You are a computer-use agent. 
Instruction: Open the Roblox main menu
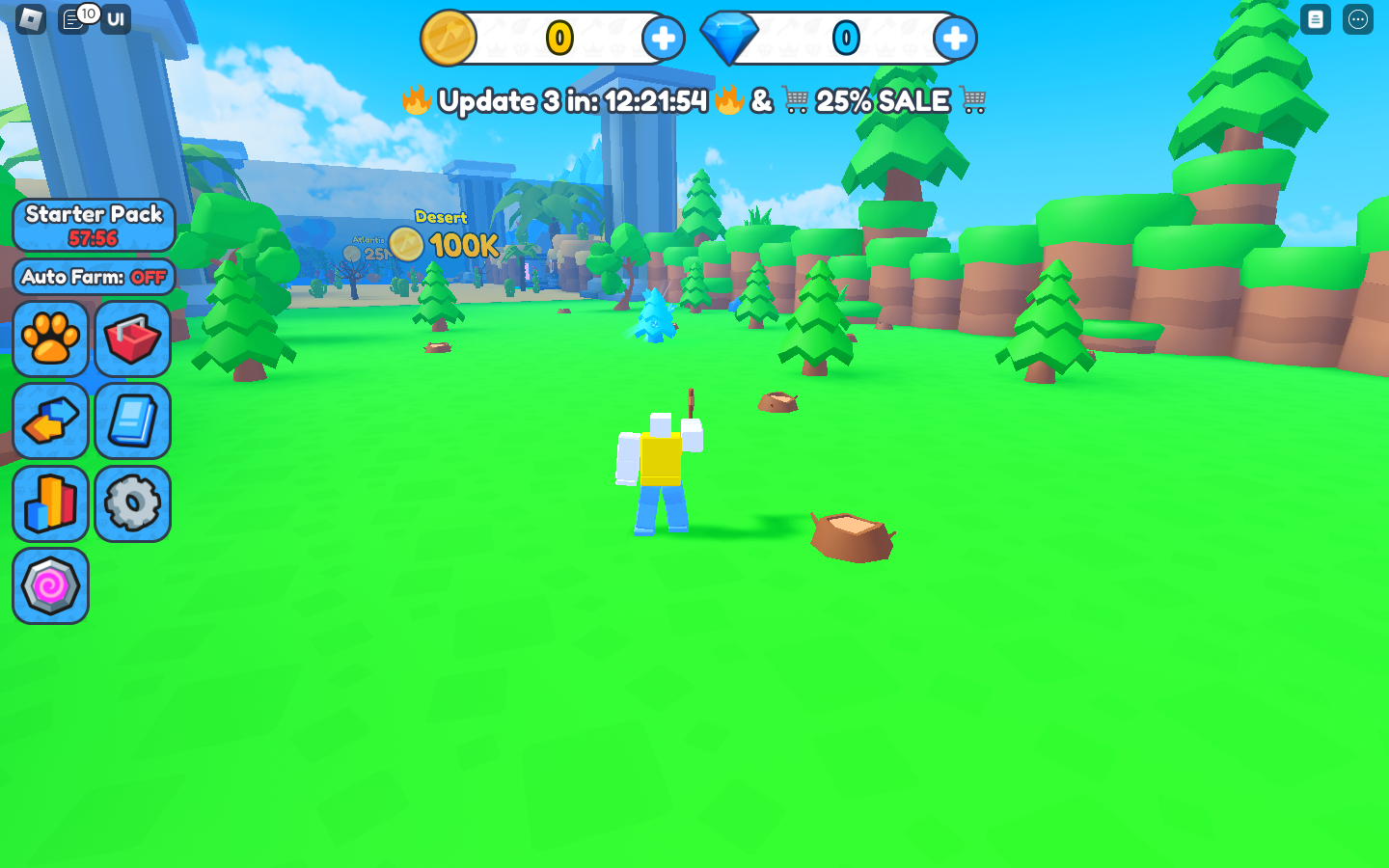click(x=31, y=19)
